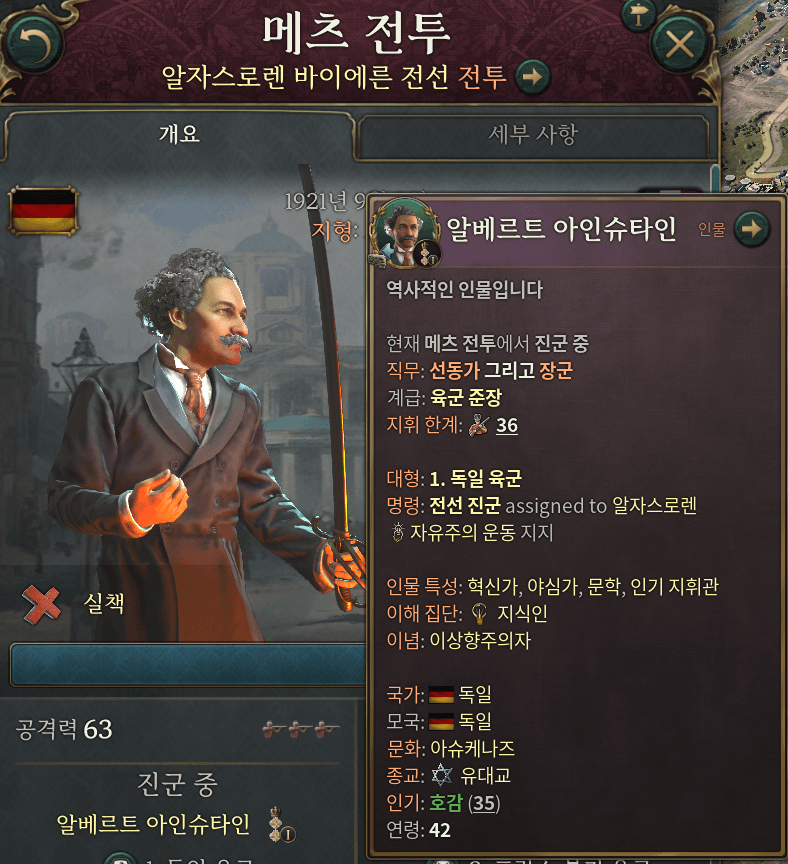Open the 인물 character page arrow button

pos(752,229)
